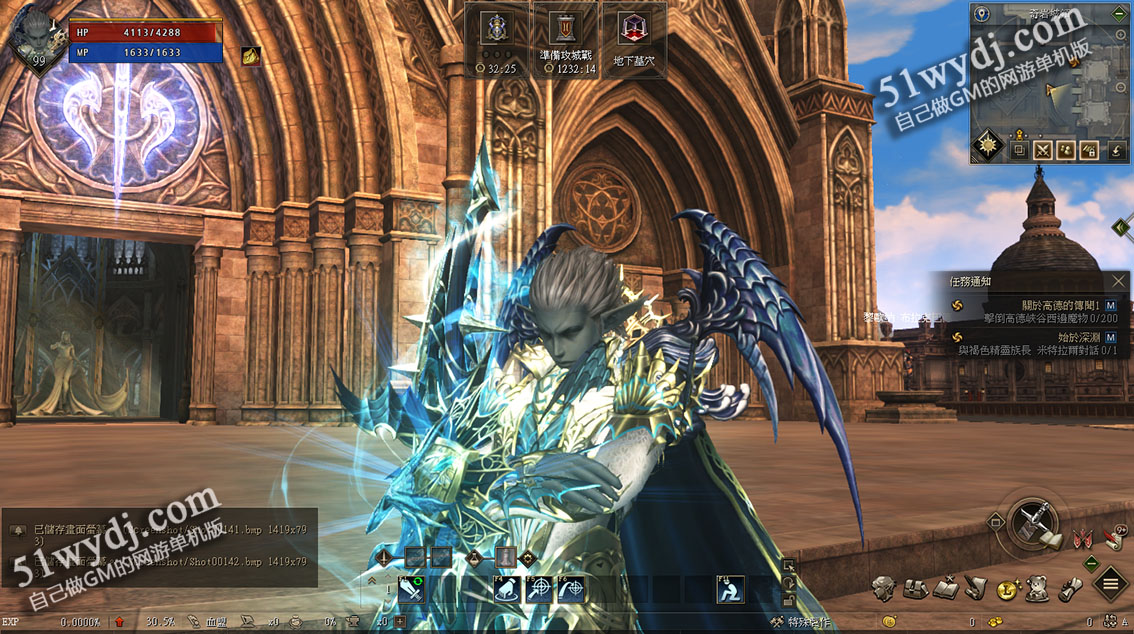1134x634 pixels.
Task: Click the character portrait at level 99
Action: tap(36, 36)
